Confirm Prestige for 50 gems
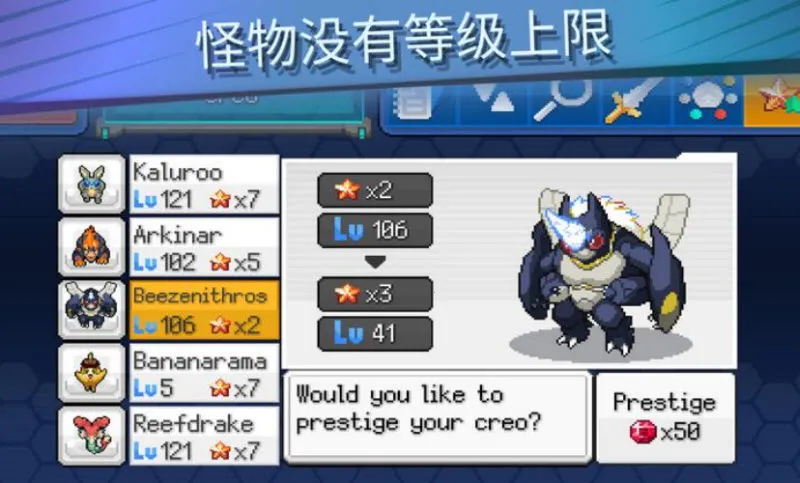The image size is (800, 483). click(x=664, y=417)
